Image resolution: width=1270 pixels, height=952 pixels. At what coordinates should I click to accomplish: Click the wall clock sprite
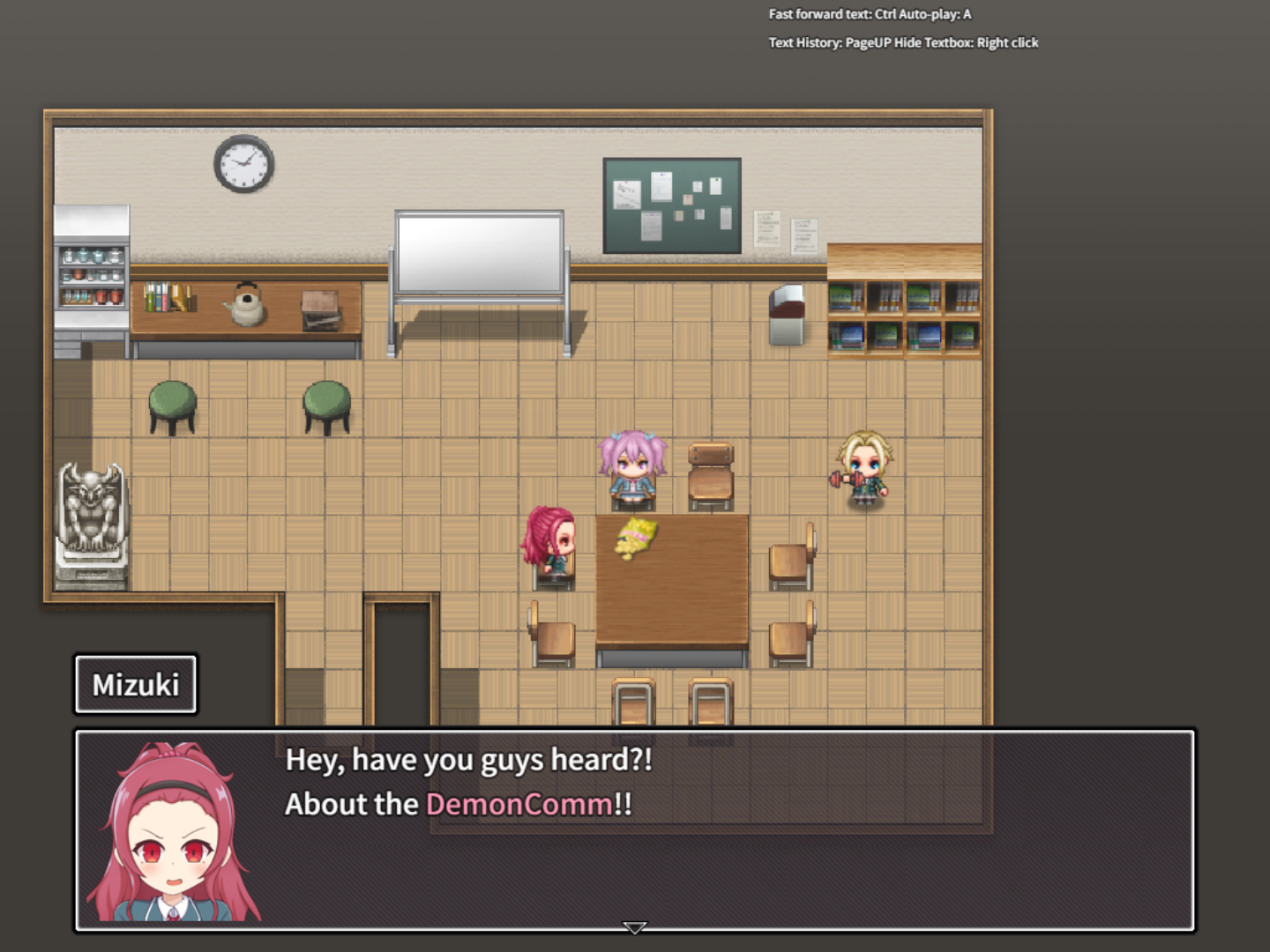pyautogui.click(x=242, y=164)
